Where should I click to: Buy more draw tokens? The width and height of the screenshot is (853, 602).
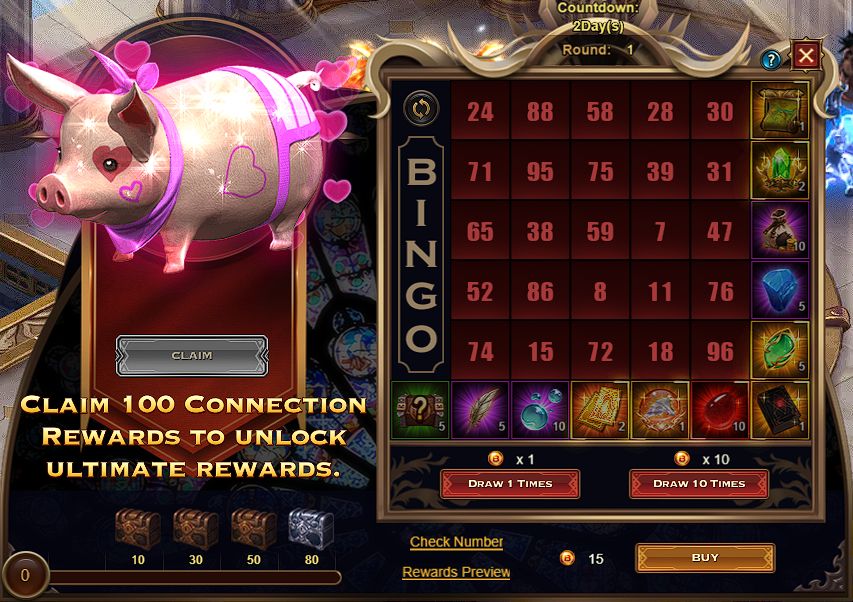click(705, 557)
